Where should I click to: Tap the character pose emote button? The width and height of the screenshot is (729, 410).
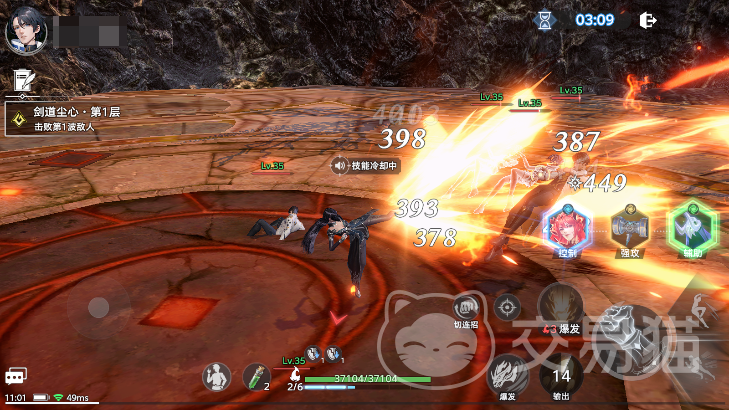click(215, 376)
